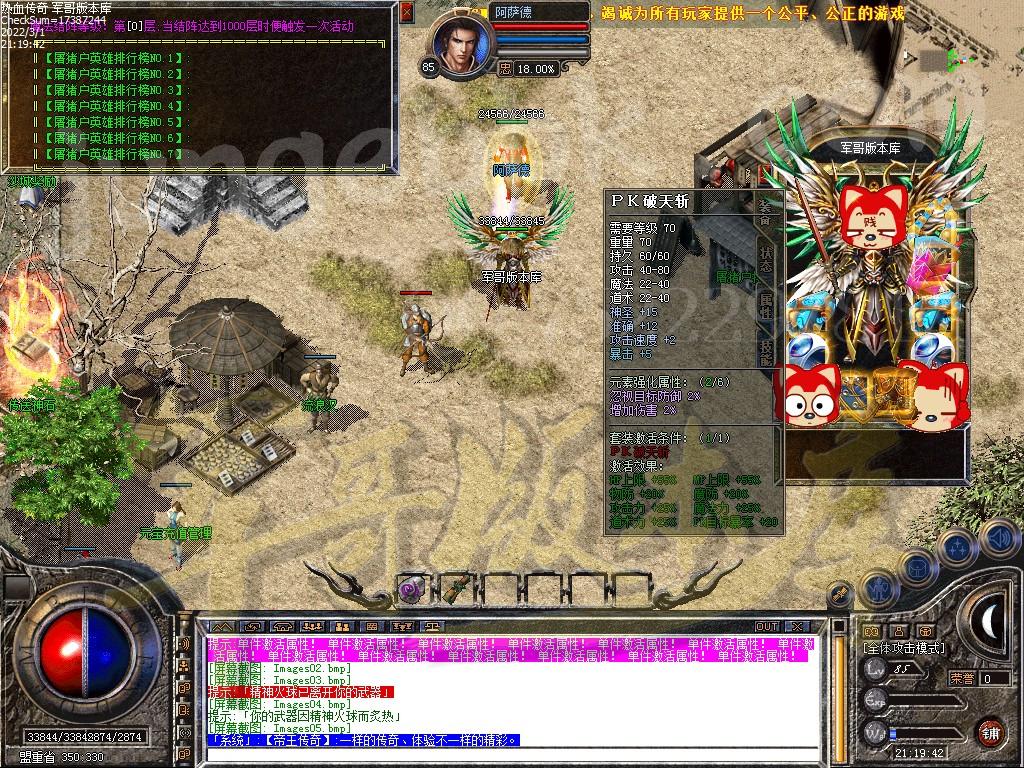Use the bundled scroll belt item
This screenshot has height=768, width=1024.
[x=456, y=588]
